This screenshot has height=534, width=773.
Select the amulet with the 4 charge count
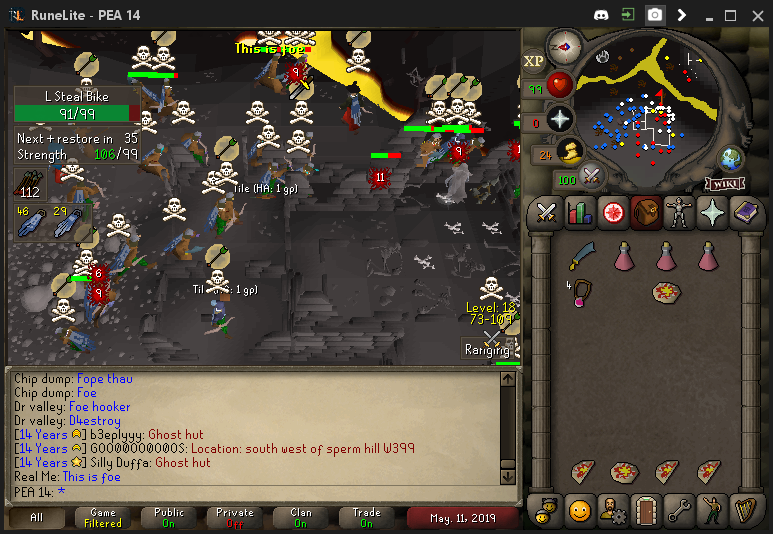(579, 294)
